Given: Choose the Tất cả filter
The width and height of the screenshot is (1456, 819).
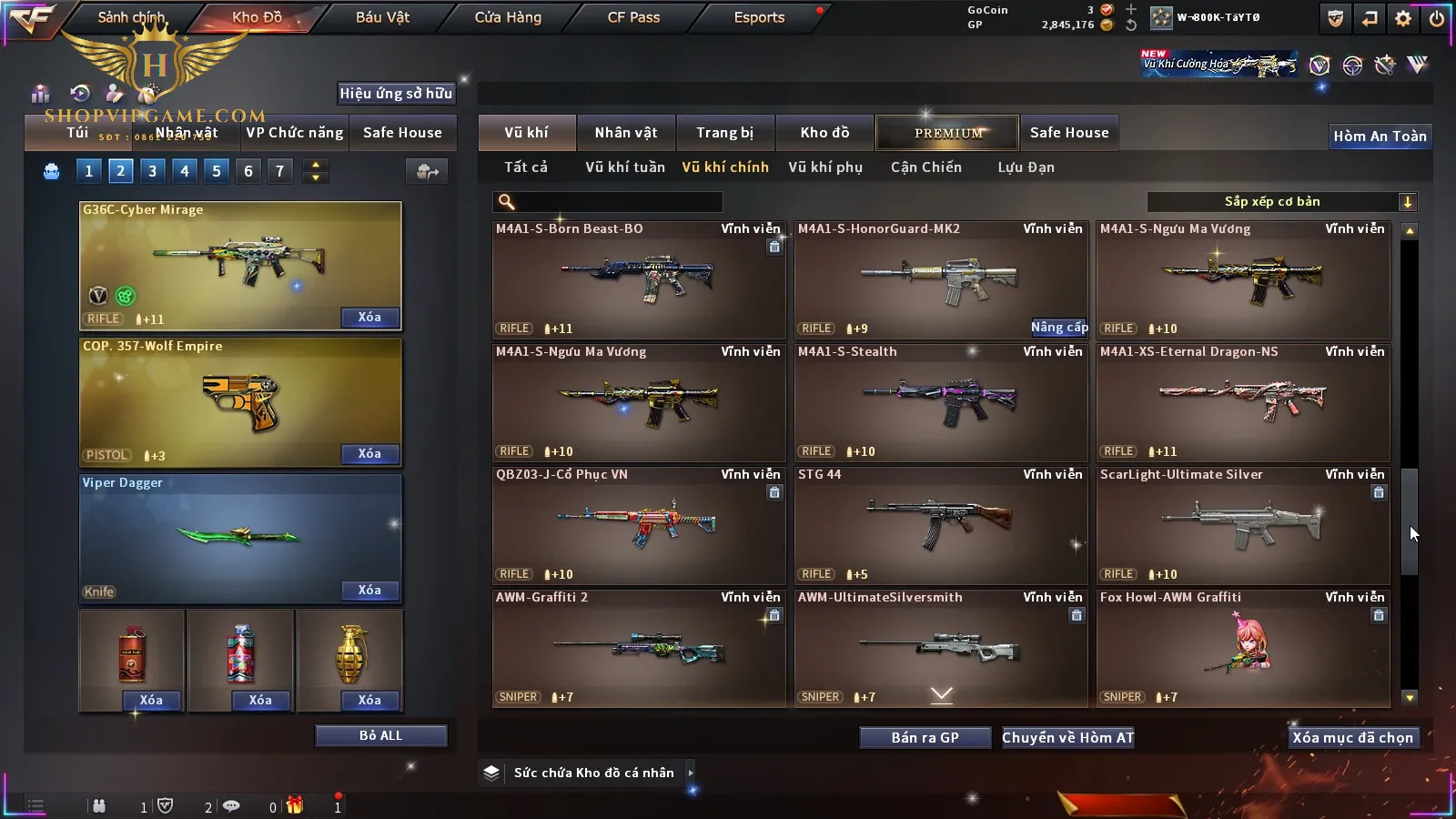Looking at the screenshot, I should [x=526, y=167].
